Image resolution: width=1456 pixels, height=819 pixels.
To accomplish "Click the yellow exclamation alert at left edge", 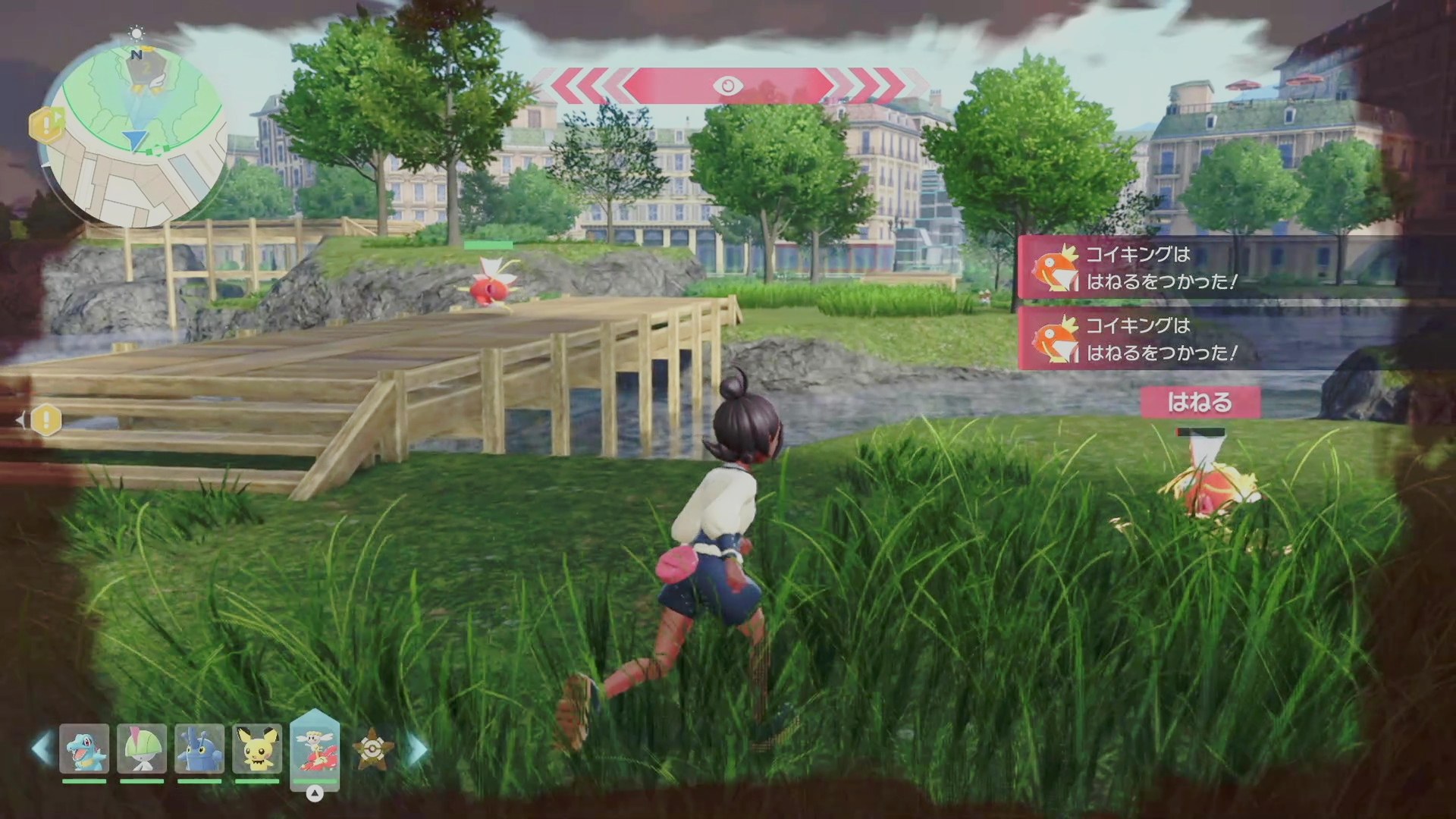I will point(45,419).
